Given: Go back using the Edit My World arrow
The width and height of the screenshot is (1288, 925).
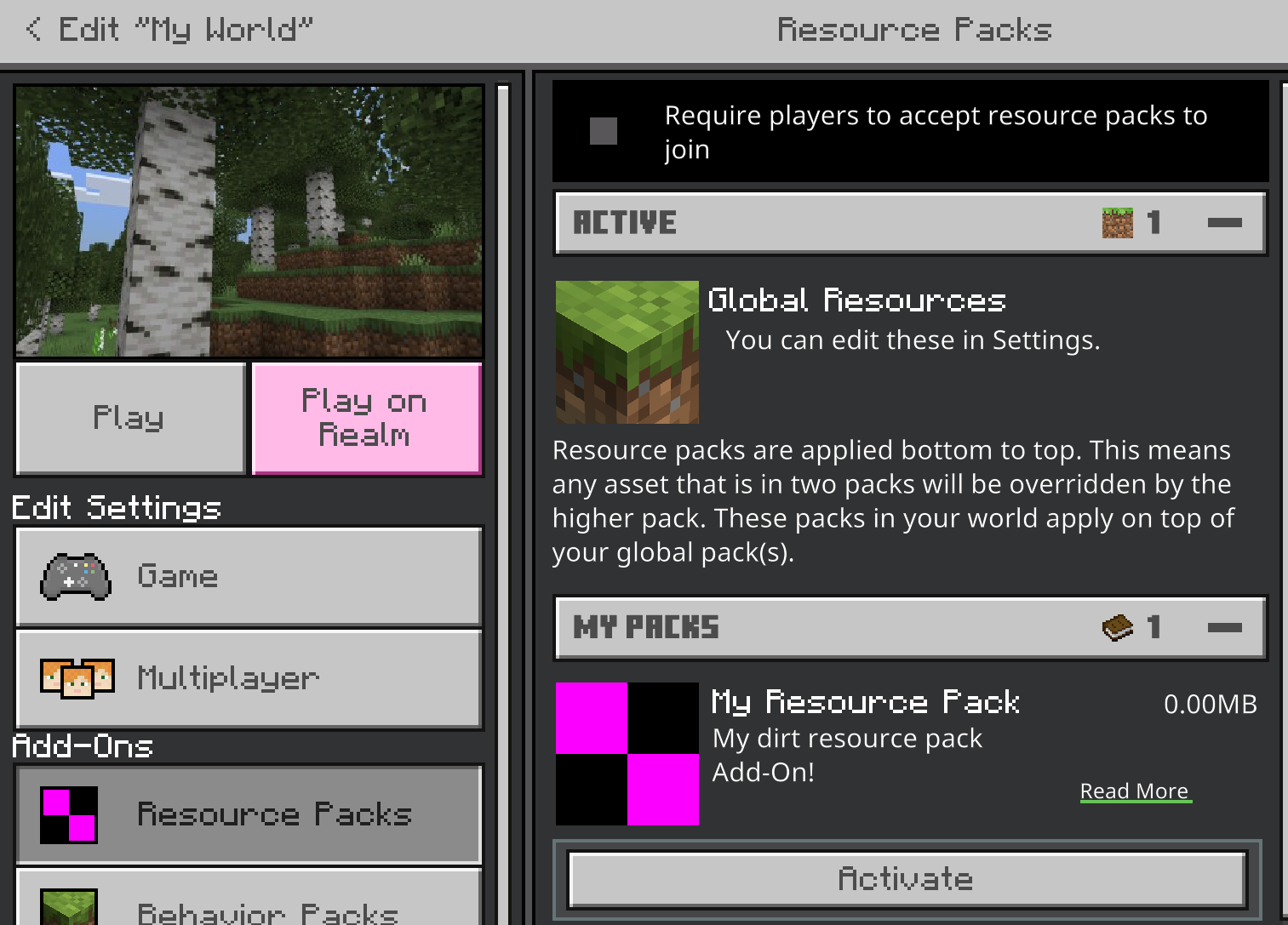Looking at the screenshot, I should 33,29.
